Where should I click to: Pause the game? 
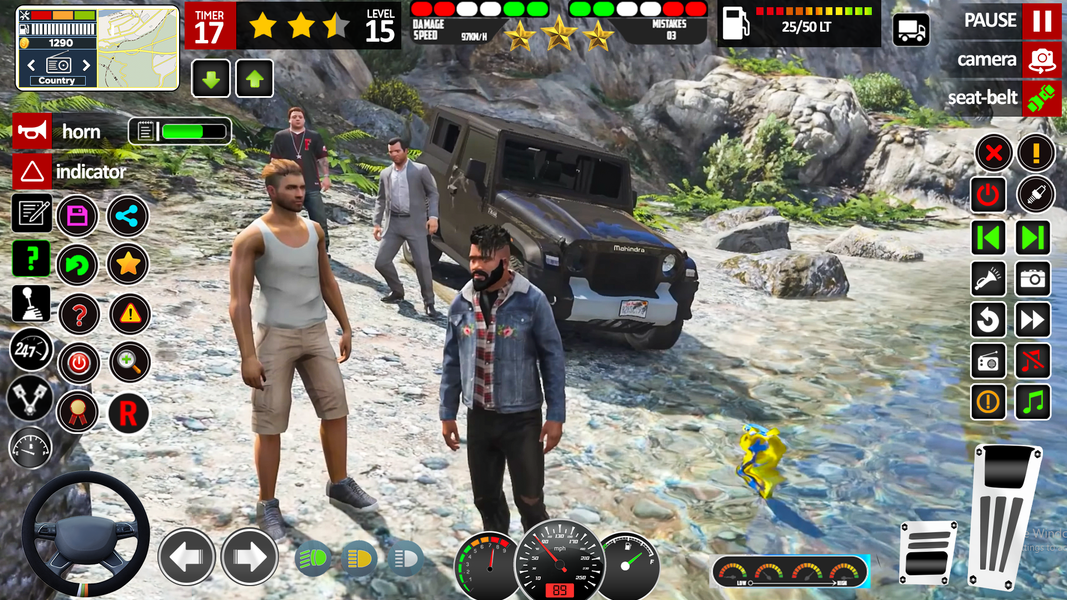pos(1041,20)
